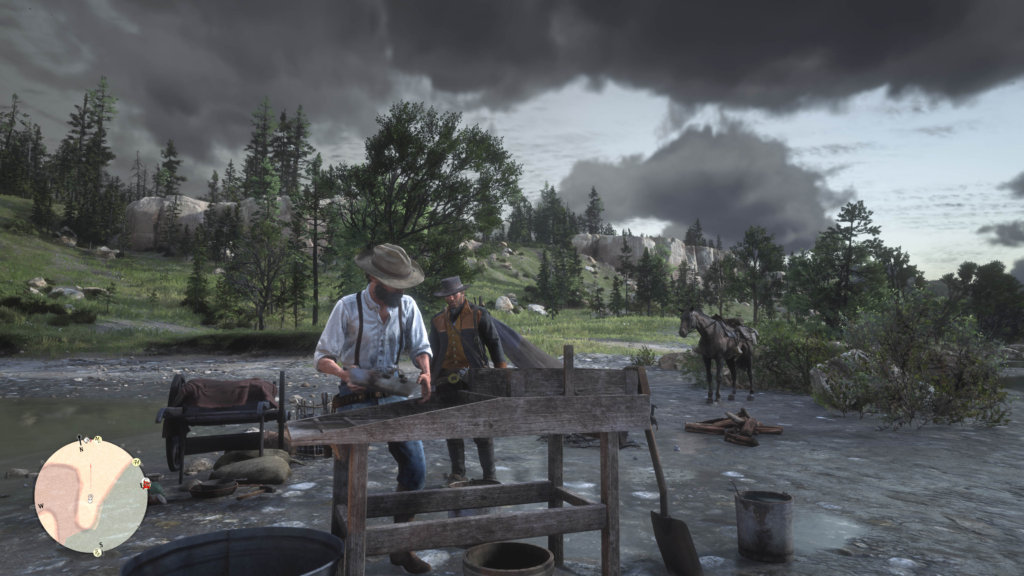The width and height of the screenshot is (1024, 576).
Task: Open the circular radar minimap
Action: 90,495
